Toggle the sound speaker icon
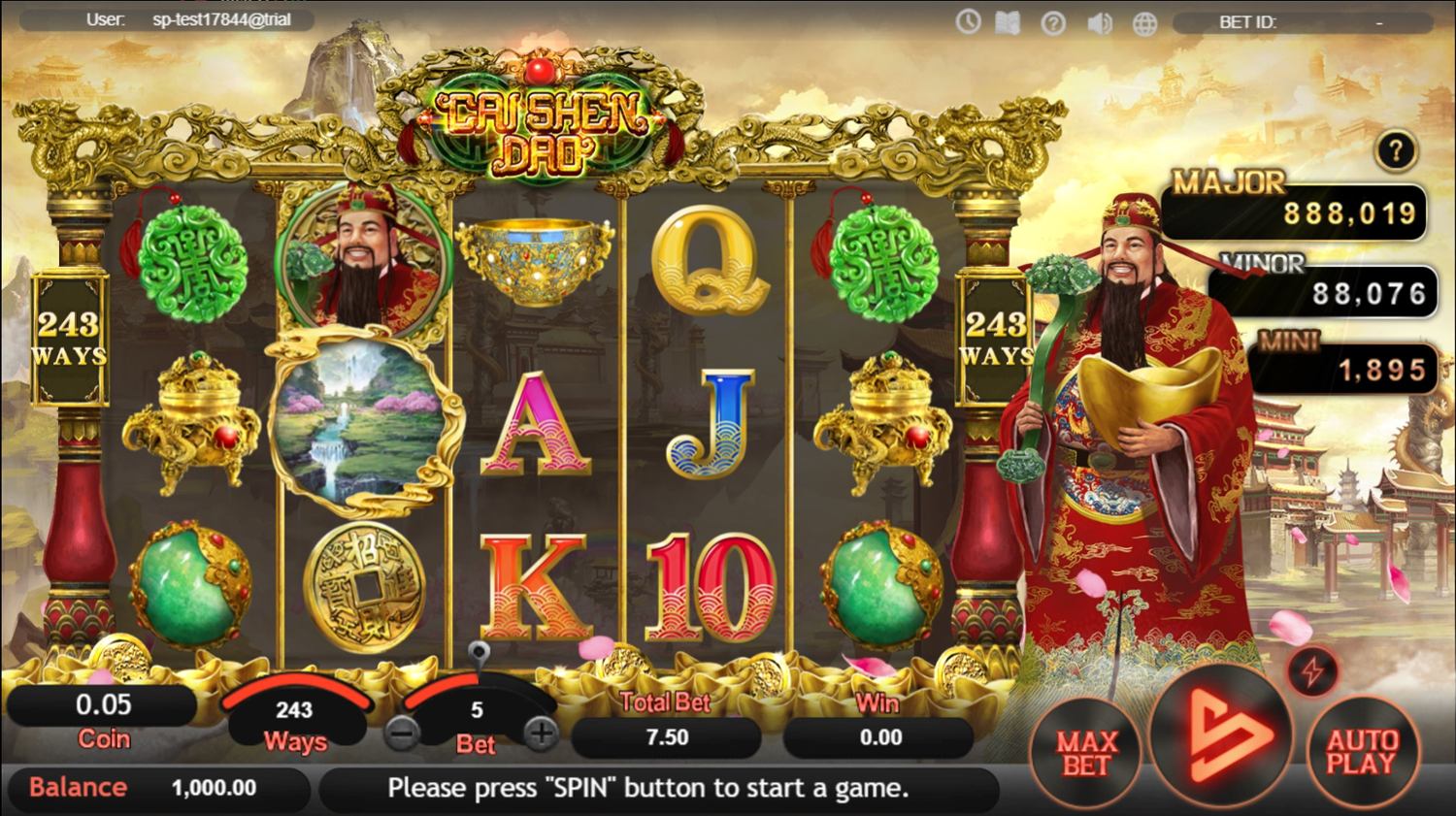 pyautogui.click(x=1099, y=23)
